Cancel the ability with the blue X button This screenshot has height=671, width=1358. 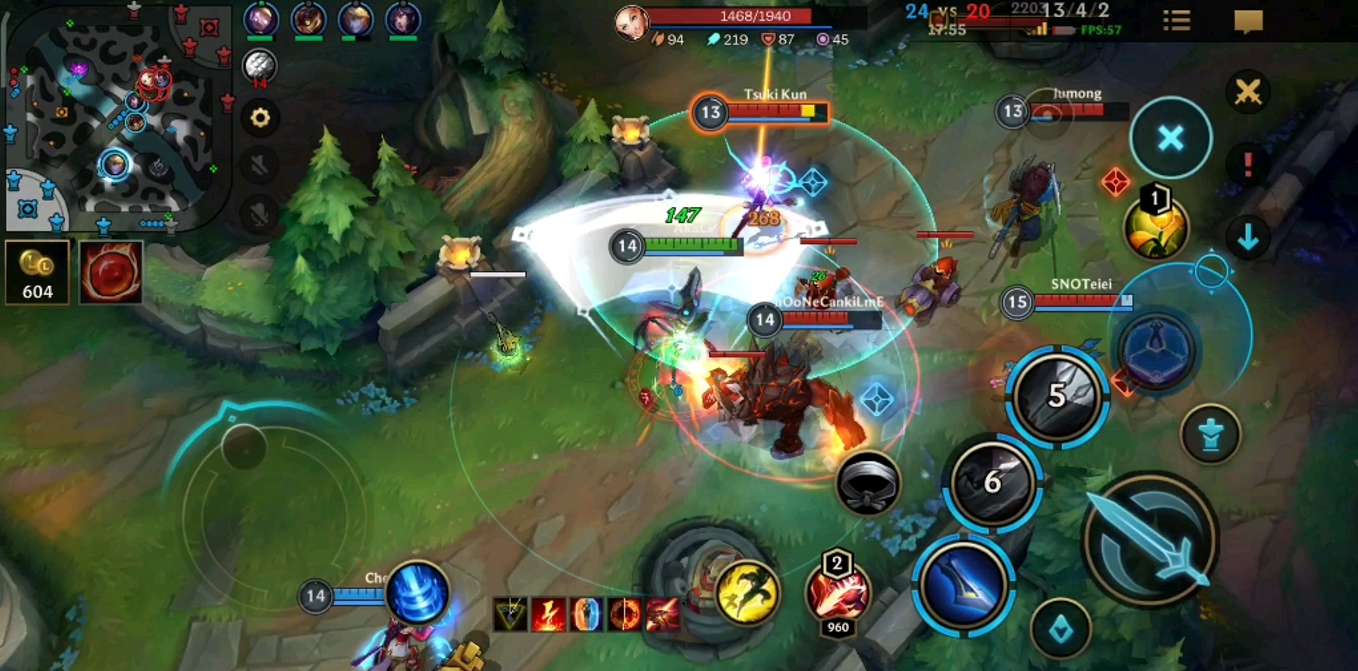1171,138
